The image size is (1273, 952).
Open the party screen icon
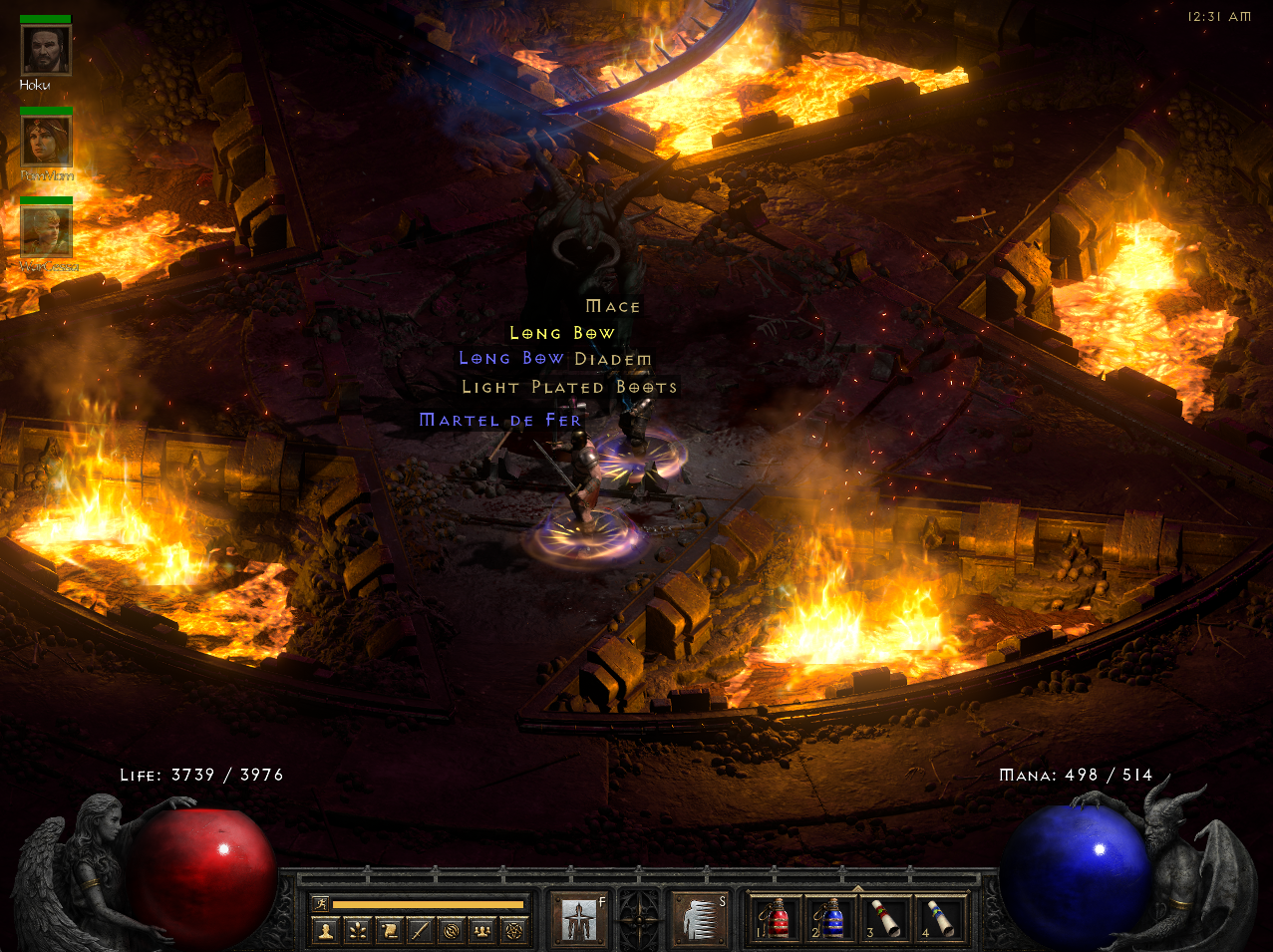tap(482, 931)
